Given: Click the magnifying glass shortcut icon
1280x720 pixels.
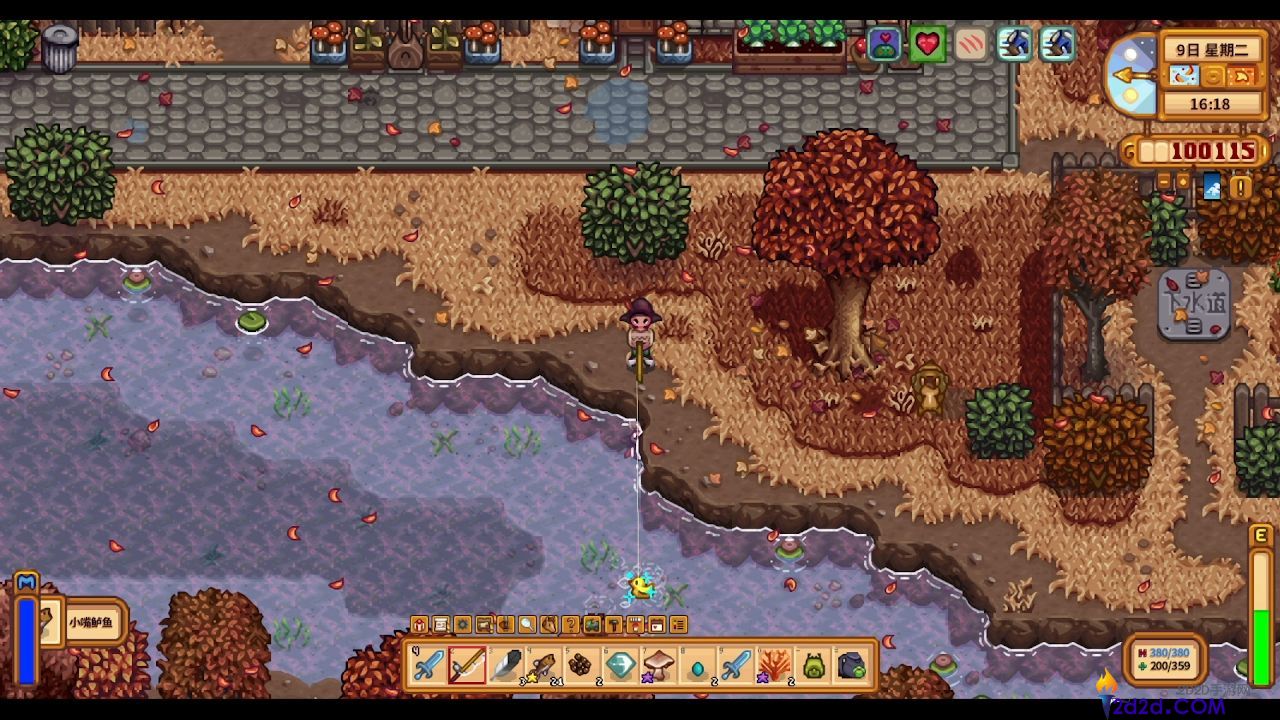Looking at the screenshot, I should click(527, 625).
